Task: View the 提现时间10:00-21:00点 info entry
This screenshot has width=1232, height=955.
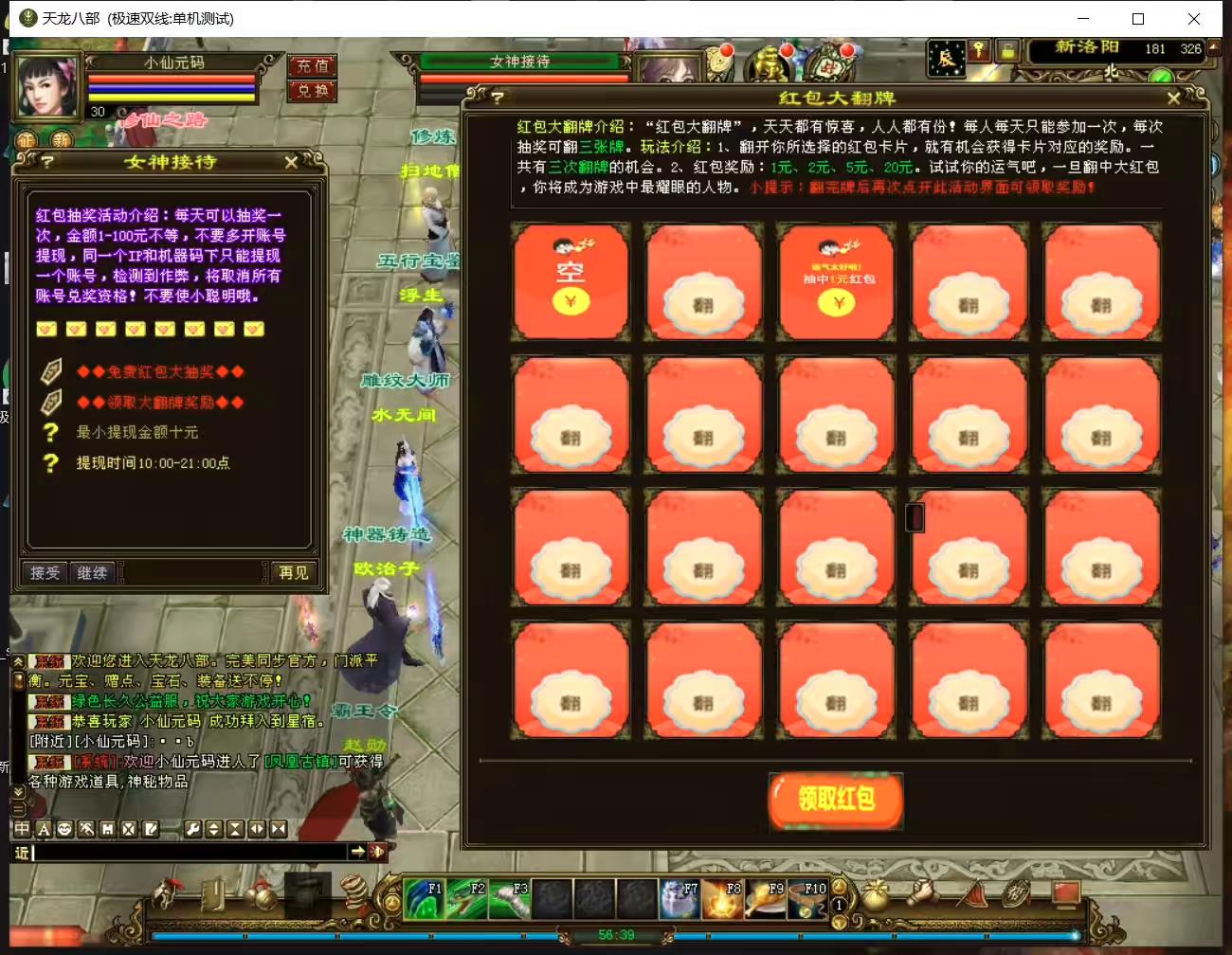Action: coord(152,463)
